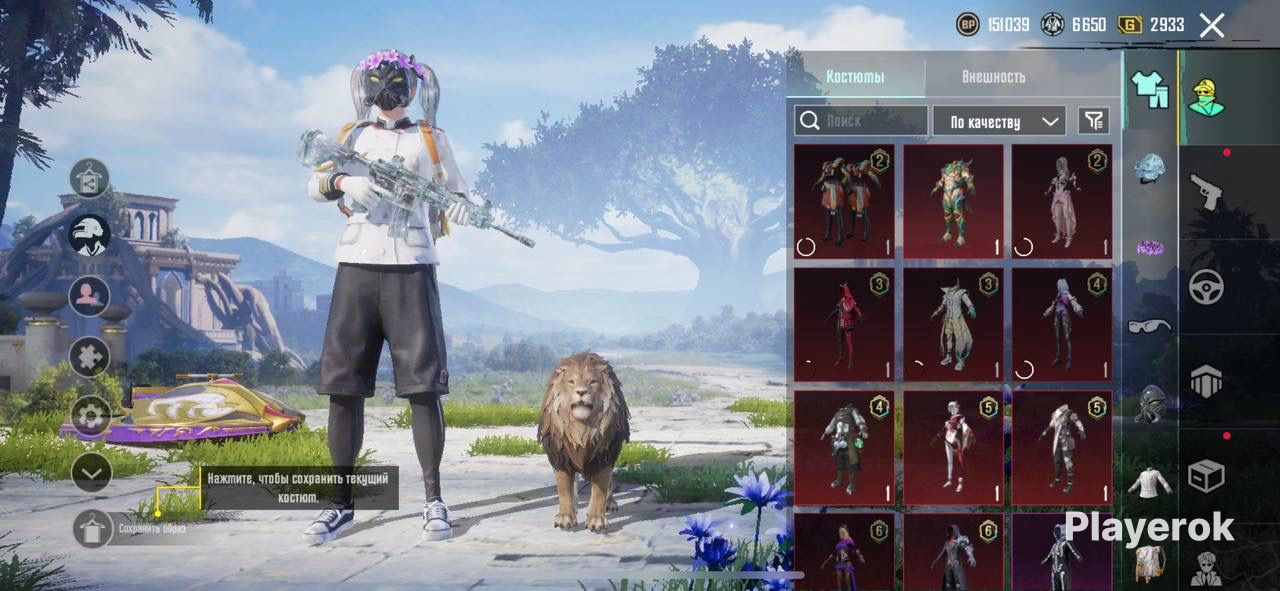
Task: Collapse the side menu with the down-arrow button
Action: pyautogui.click(x=90, y=473)
